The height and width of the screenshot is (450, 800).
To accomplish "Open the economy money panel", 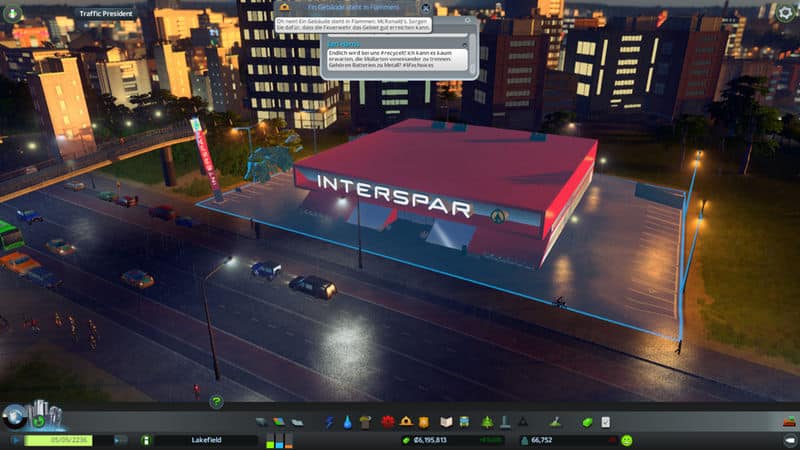I will [588, 422].
